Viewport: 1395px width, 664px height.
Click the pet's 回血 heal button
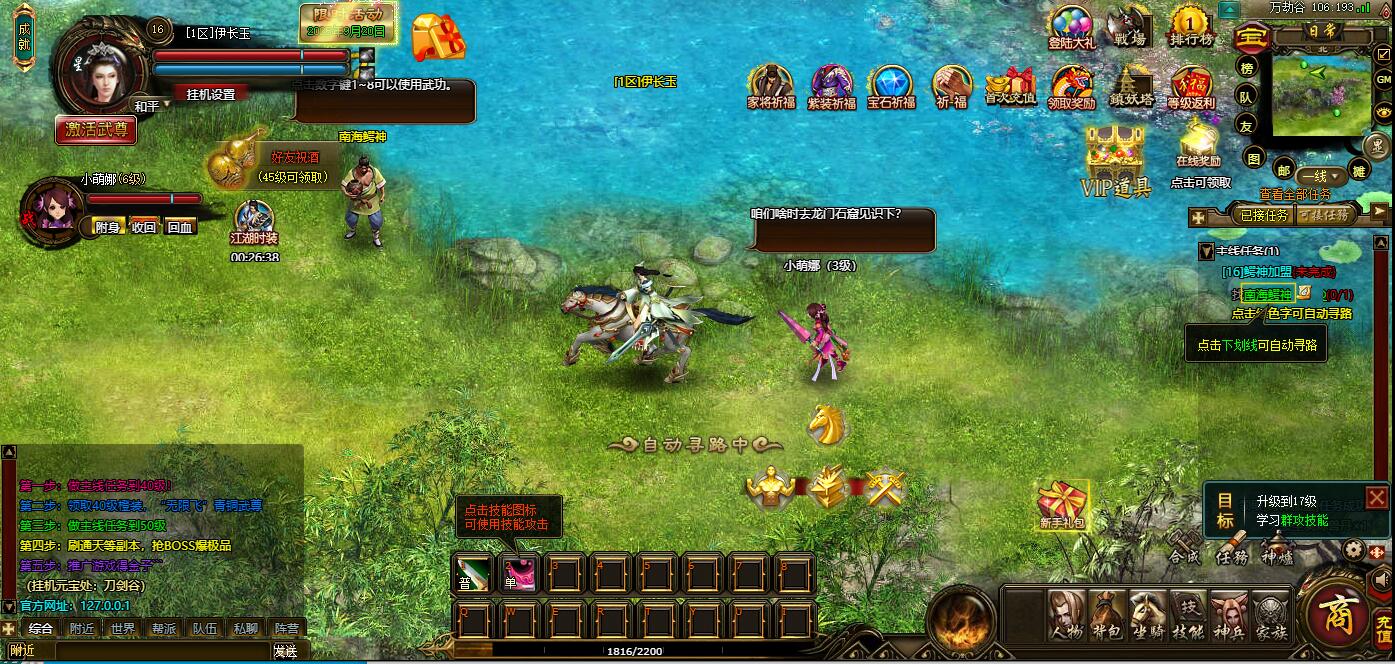(180, 227)
